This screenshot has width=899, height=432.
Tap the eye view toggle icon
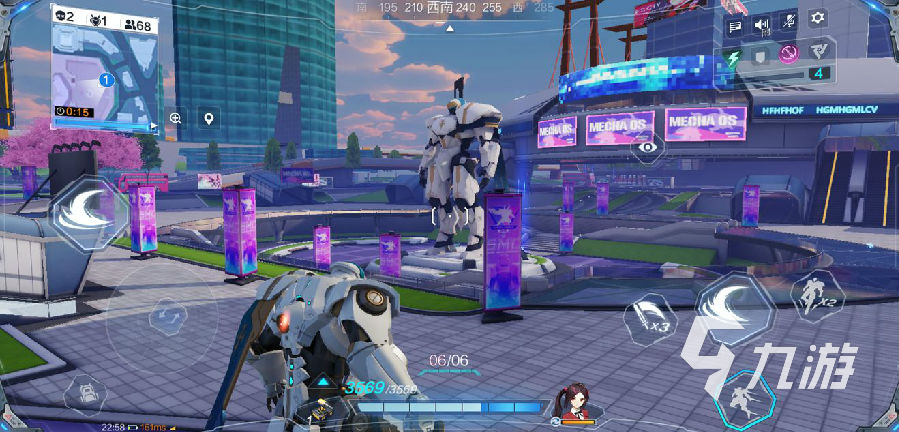pyautogui.click(x=649, y=148)
